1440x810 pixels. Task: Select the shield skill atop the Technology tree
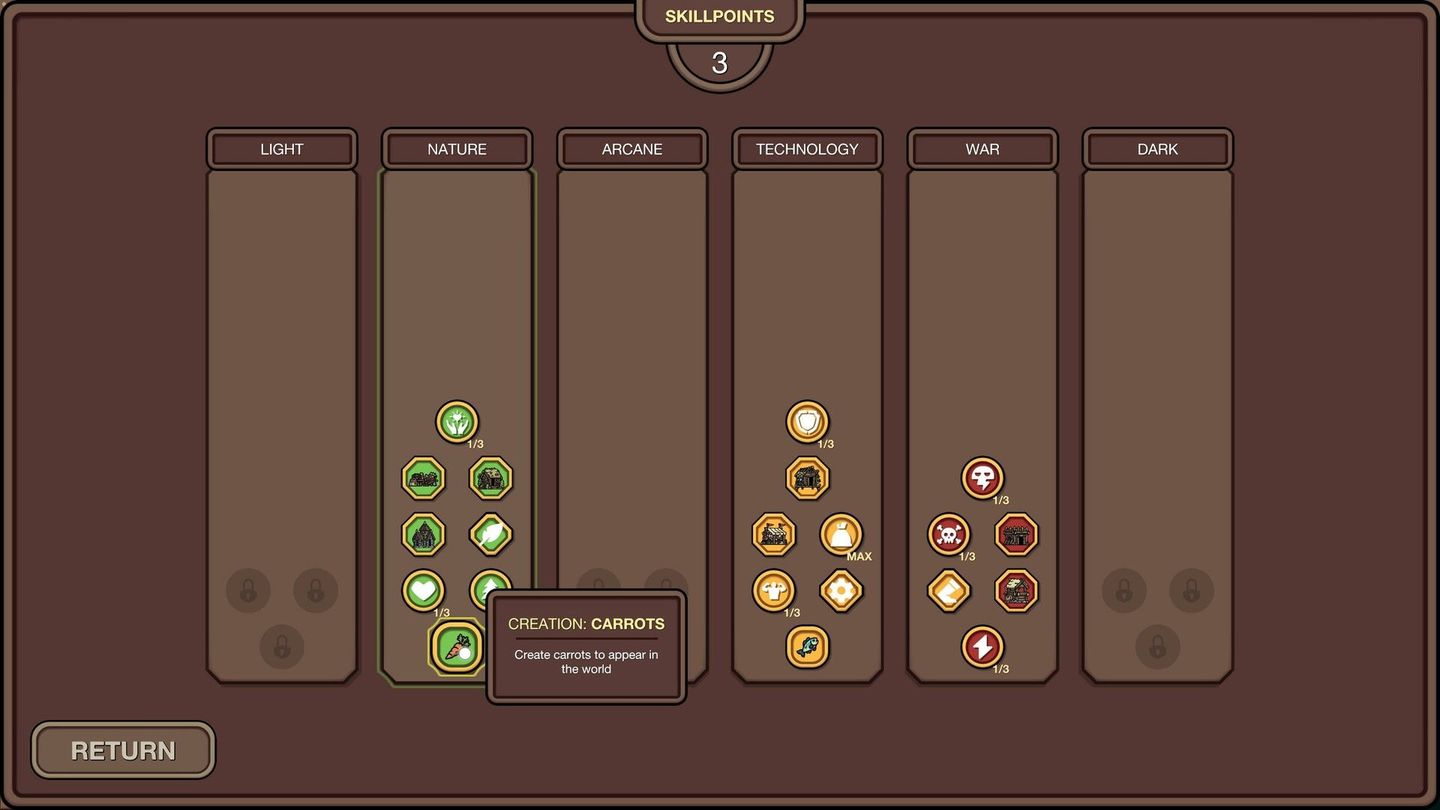[x=807, y=421]
